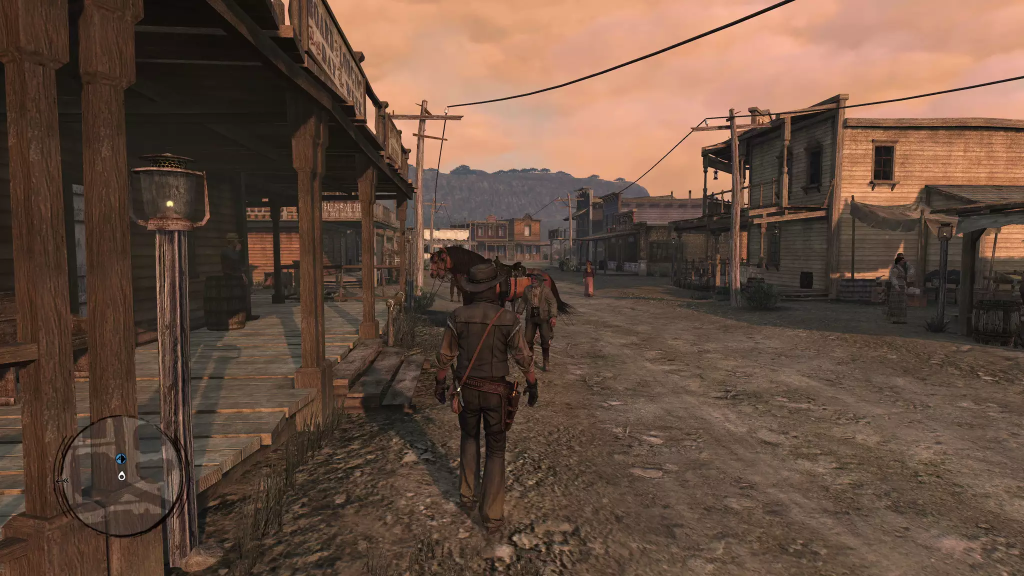Select the blue marker on the minimap
This screenshot has width=1024, height=576.
tap(121, 459)
